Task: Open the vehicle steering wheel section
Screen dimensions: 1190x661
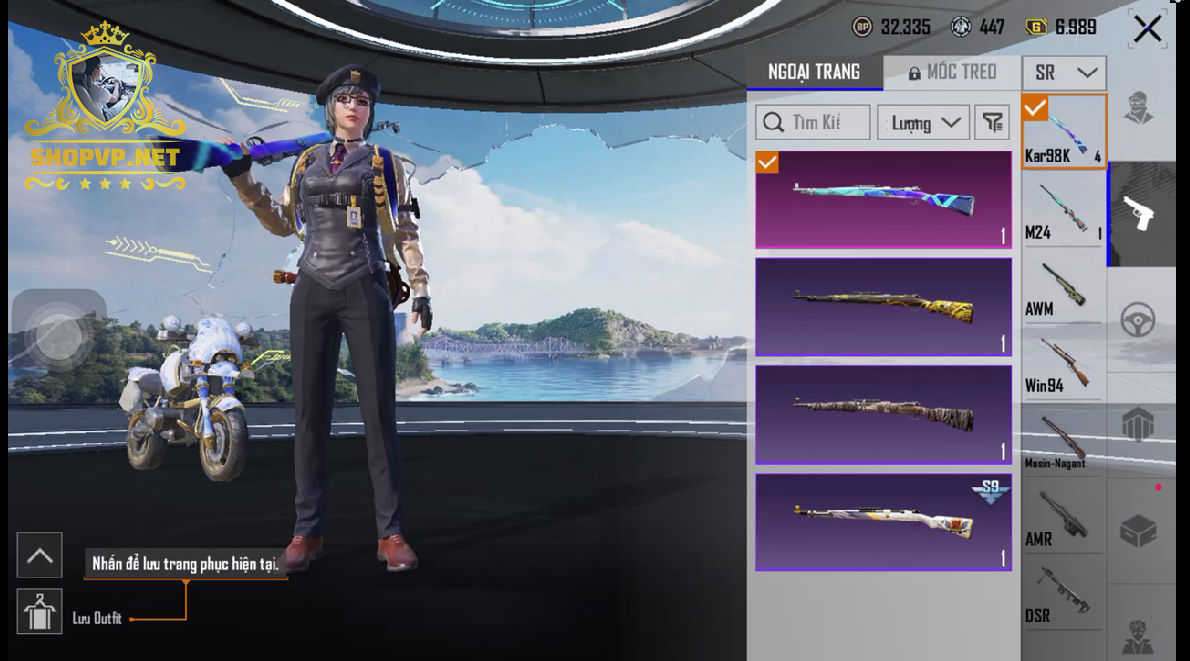Action: click(x=1139, y=320)
